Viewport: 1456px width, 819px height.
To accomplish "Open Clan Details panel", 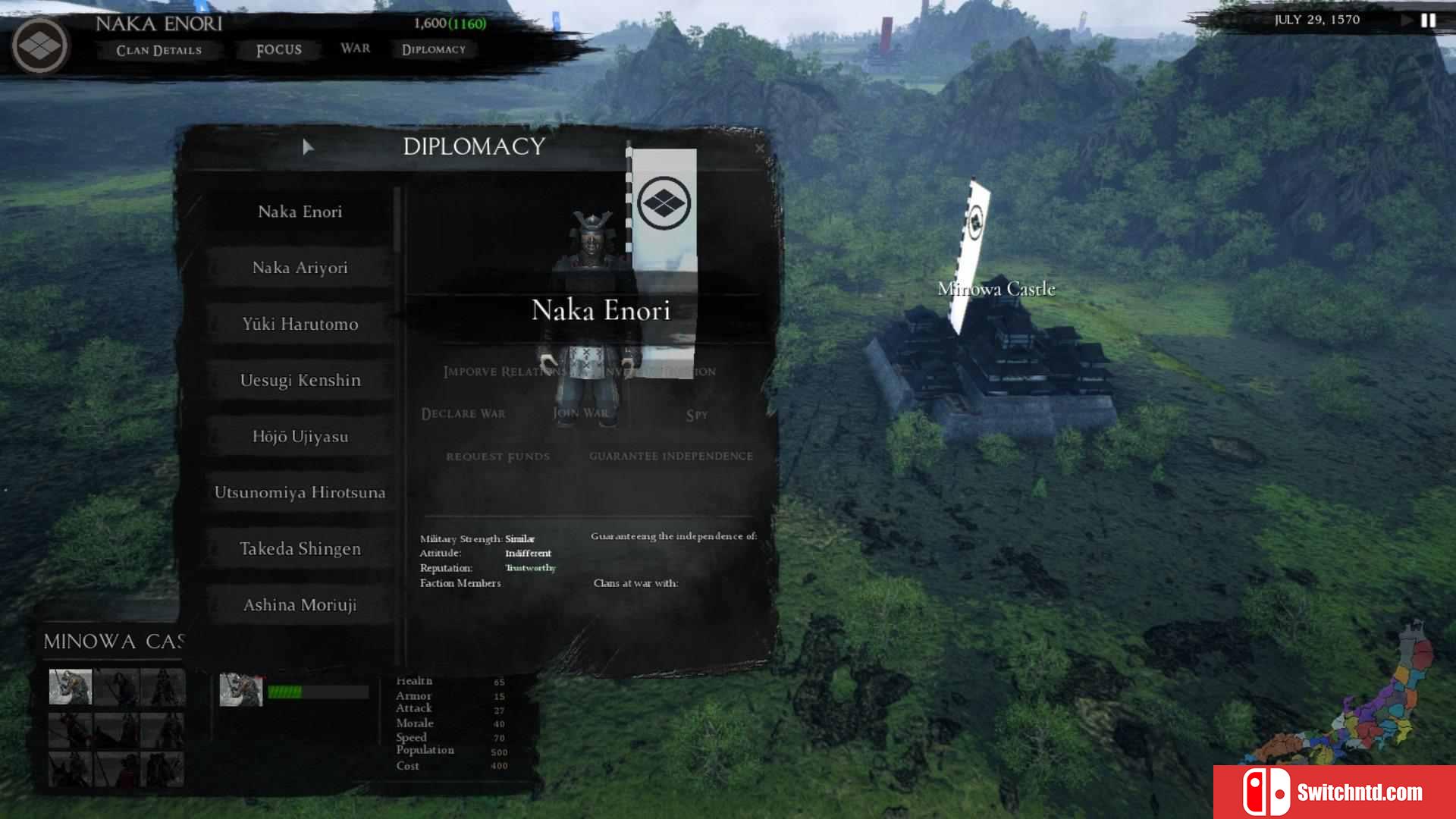I will click(158, 50).
